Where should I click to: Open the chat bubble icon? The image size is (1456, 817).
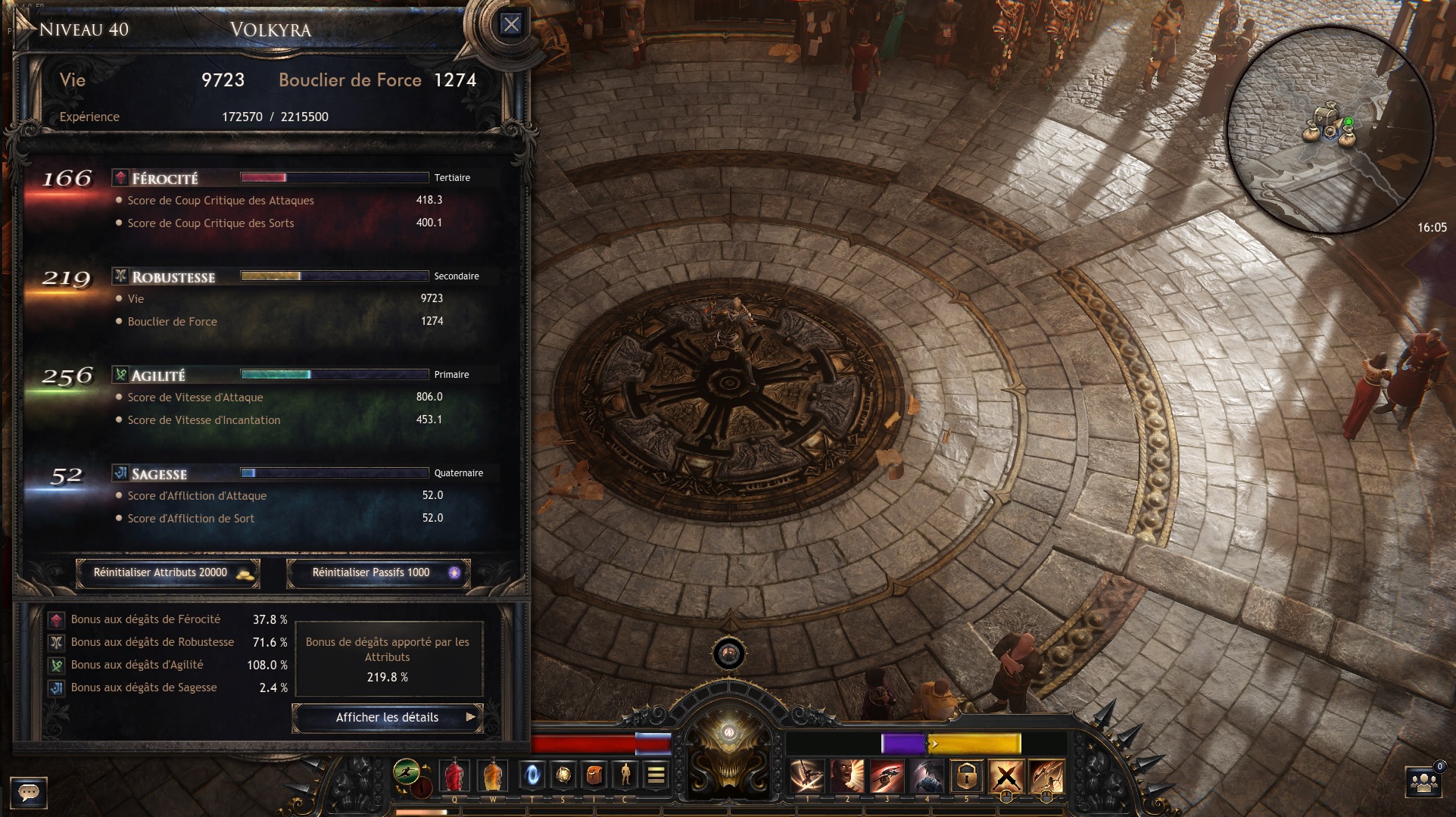point(29,793)
